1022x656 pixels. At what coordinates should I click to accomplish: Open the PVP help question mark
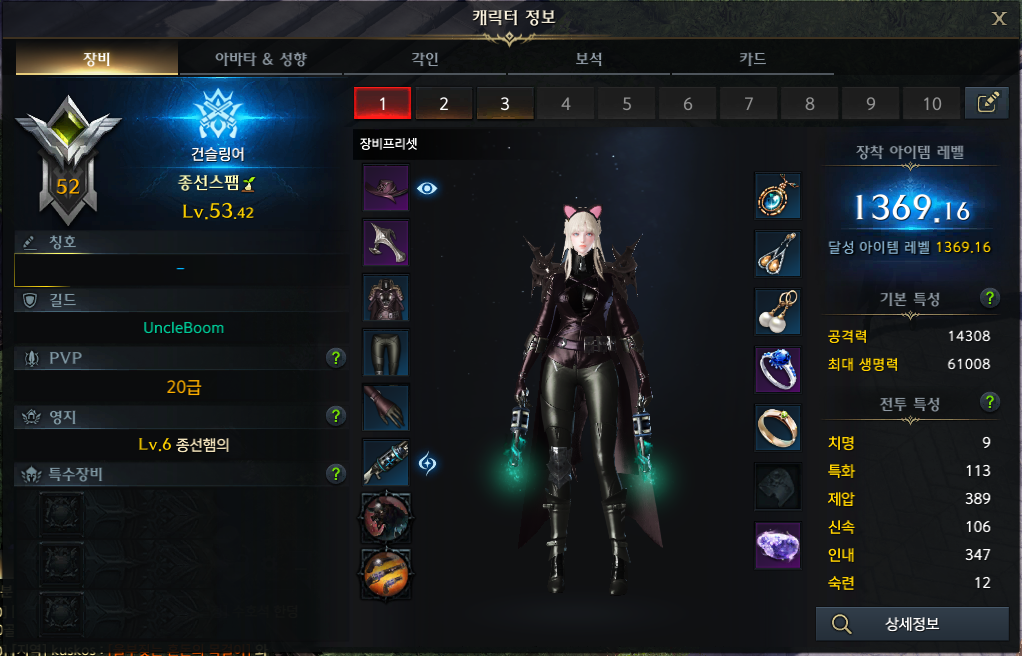pyautogui.click(x=336, y=358)
